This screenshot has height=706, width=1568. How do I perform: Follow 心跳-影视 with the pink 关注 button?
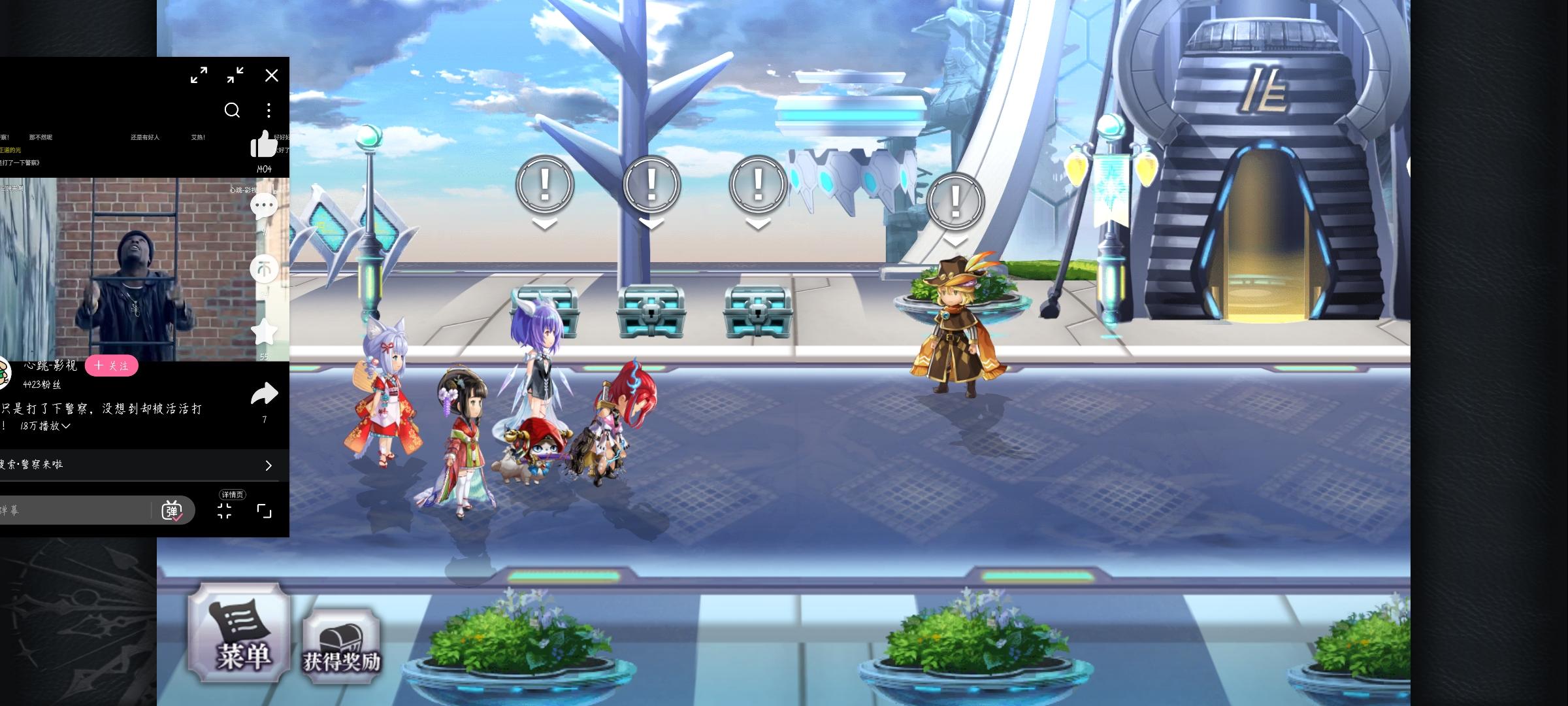[111, 366]
